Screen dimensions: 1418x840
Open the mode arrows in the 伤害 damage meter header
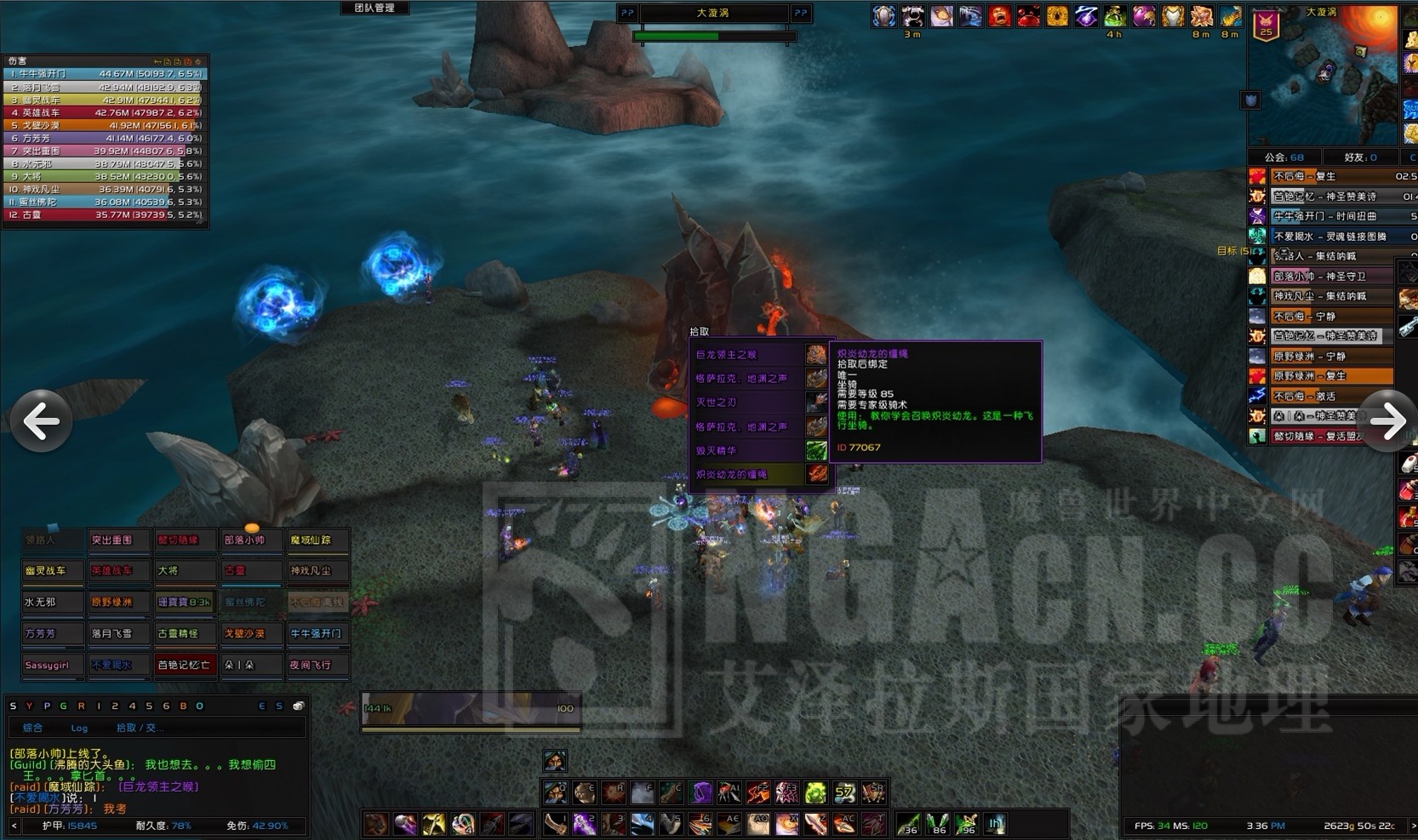(x=157, y=61)
